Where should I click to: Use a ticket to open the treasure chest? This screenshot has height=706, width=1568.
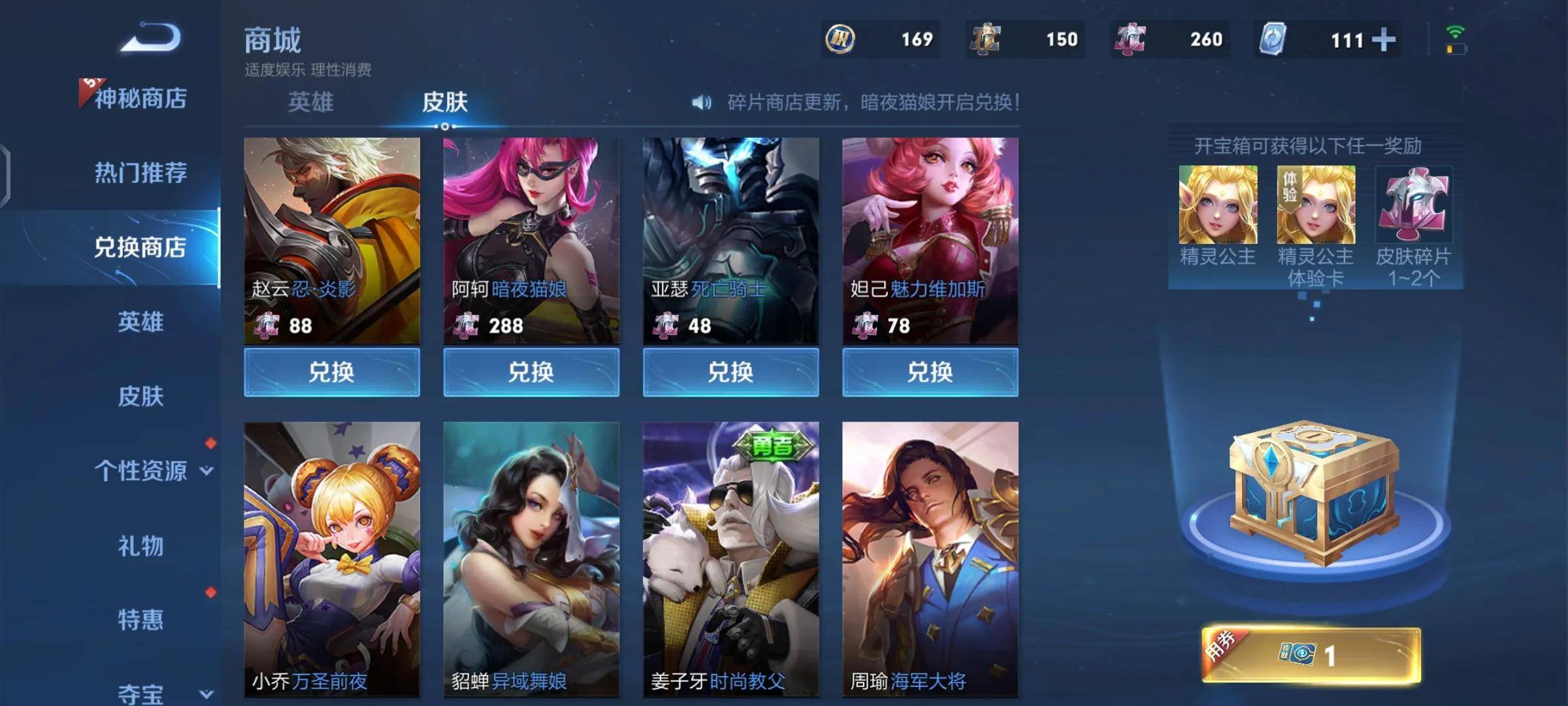pyautogui.click(x=1311, y=655)
